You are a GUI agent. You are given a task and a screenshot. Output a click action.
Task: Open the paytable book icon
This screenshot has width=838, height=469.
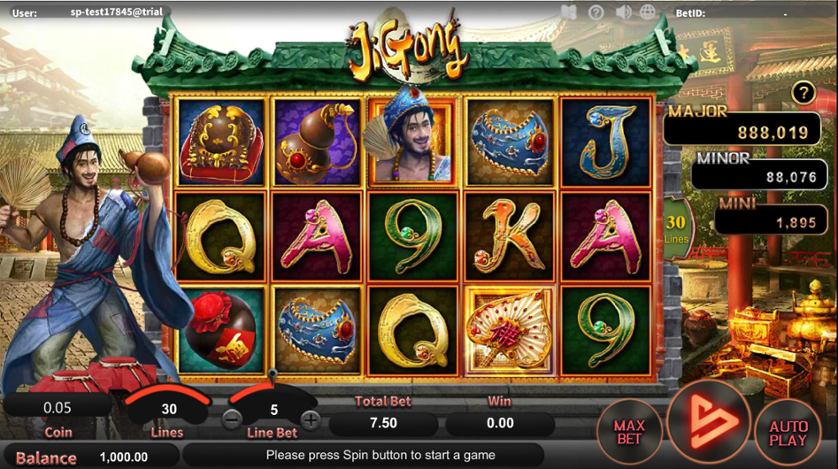[x=569, y=12]
